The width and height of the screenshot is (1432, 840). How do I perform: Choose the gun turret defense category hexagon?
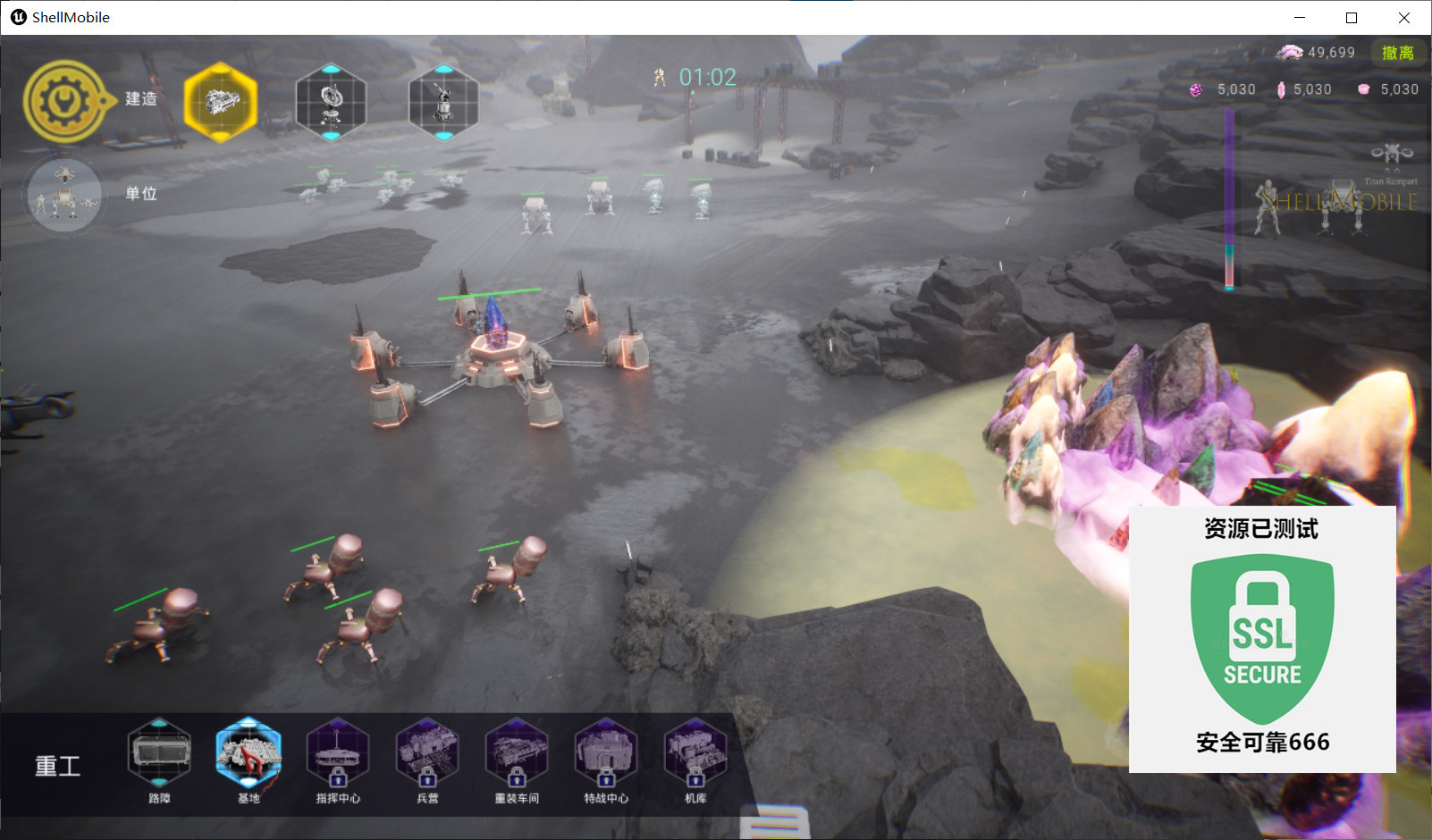(443, 102)
